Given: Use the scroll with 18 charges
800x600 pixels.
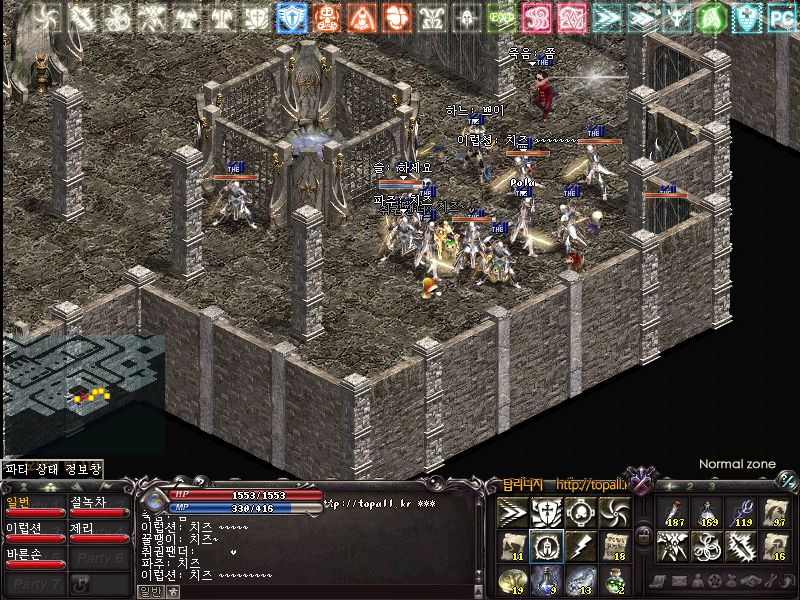Looking at the screenshot, I should [613, 546].
